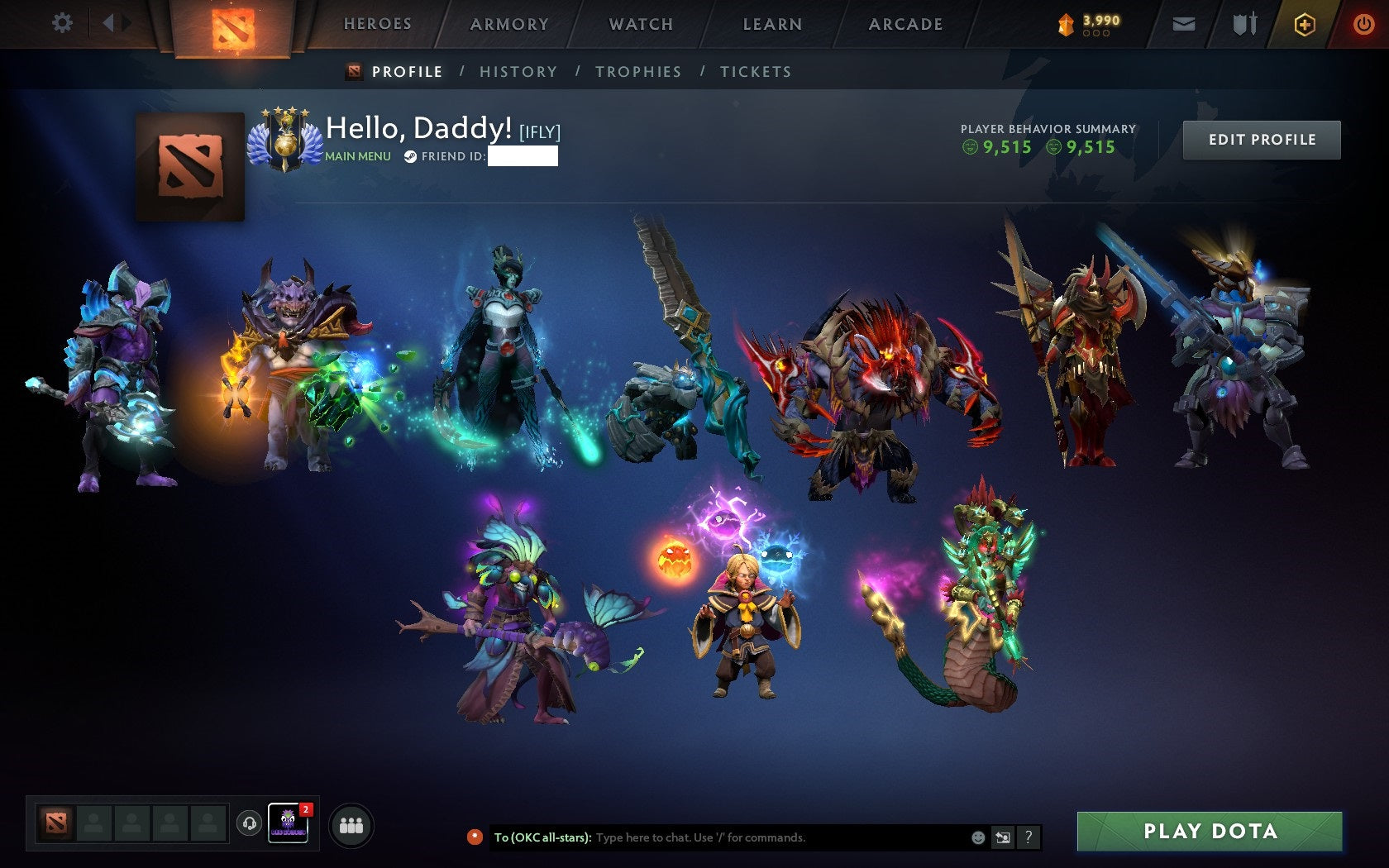Click the back navigation arrow
This screenshot has width=1389, height=868.
click(x=106, y=22)
